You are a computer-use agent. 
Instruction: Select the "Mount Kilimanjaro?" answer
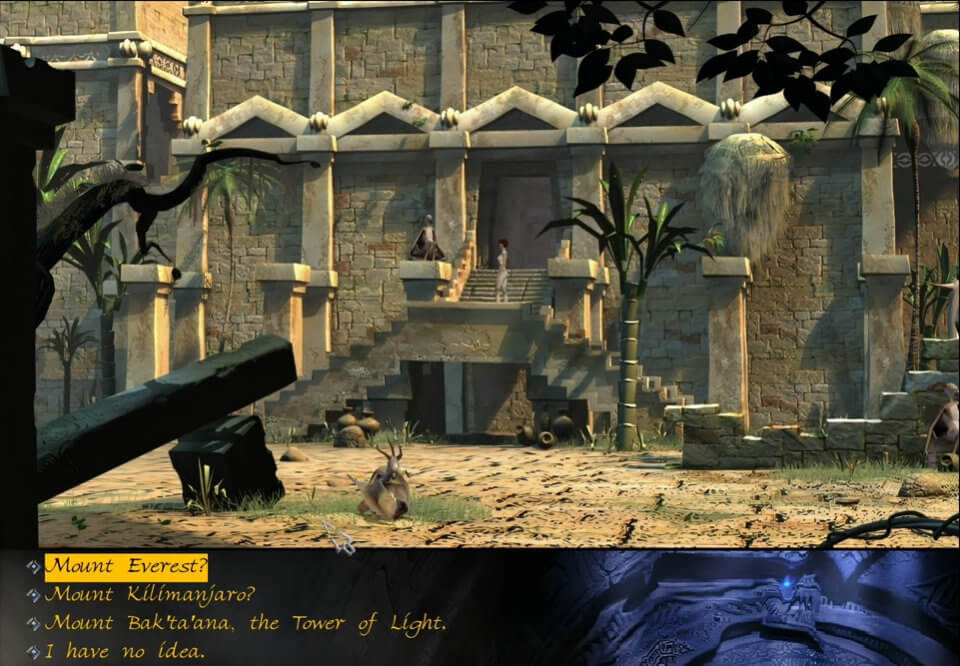click(150, 595)
